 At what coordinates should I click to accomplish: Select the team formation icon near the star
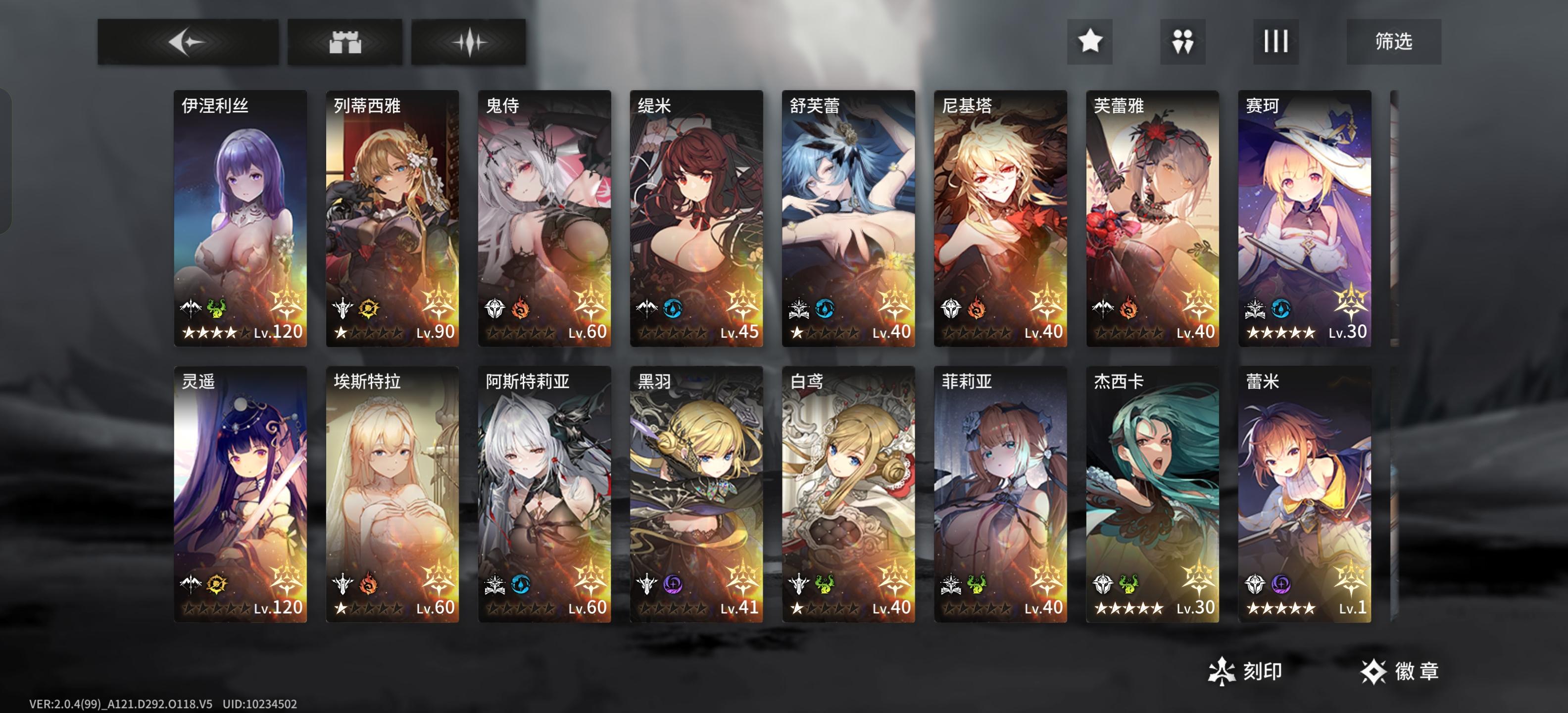[1181, 42]
